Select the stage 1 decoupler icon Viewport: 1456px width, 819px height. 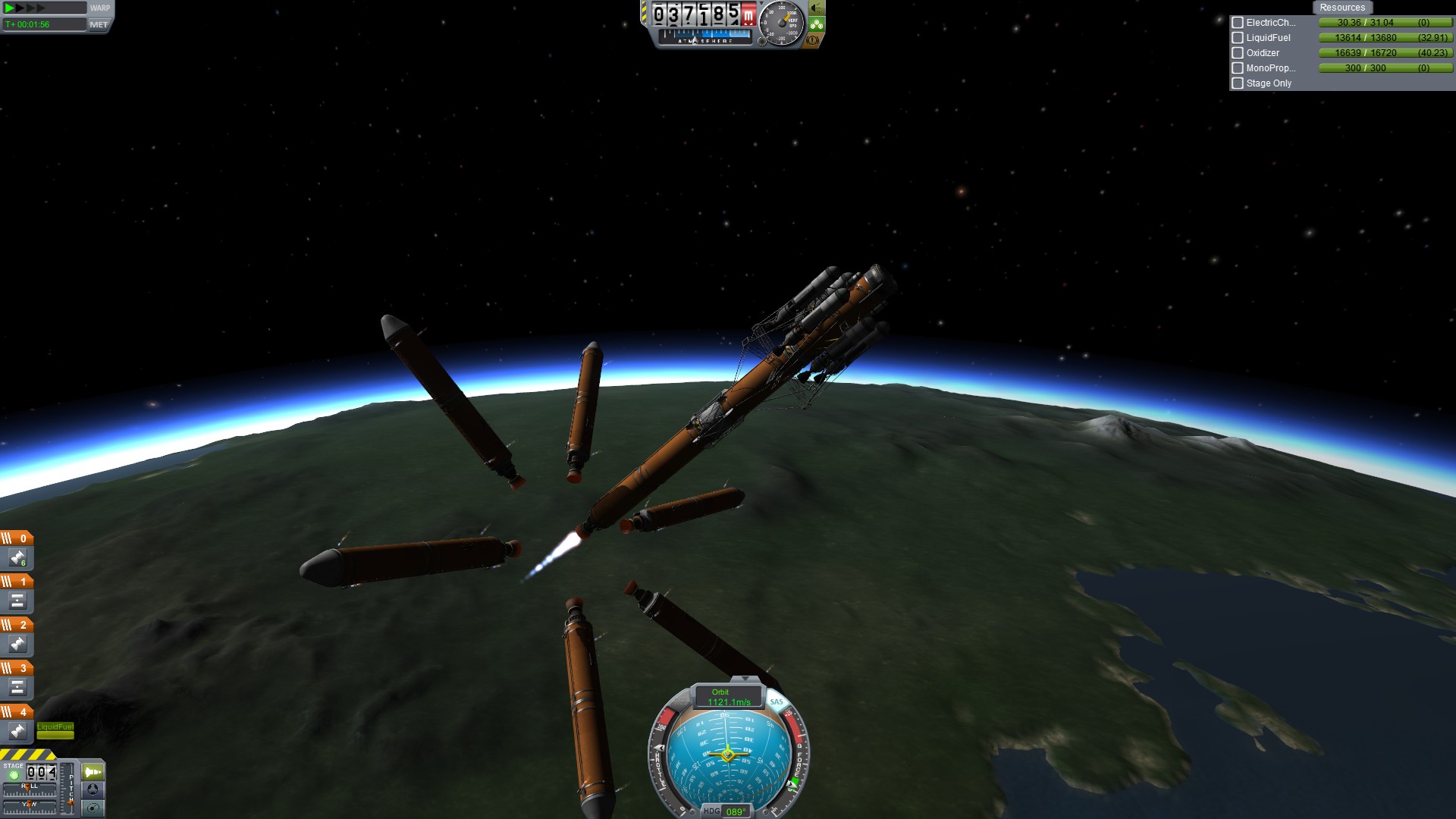click(17, 601)
